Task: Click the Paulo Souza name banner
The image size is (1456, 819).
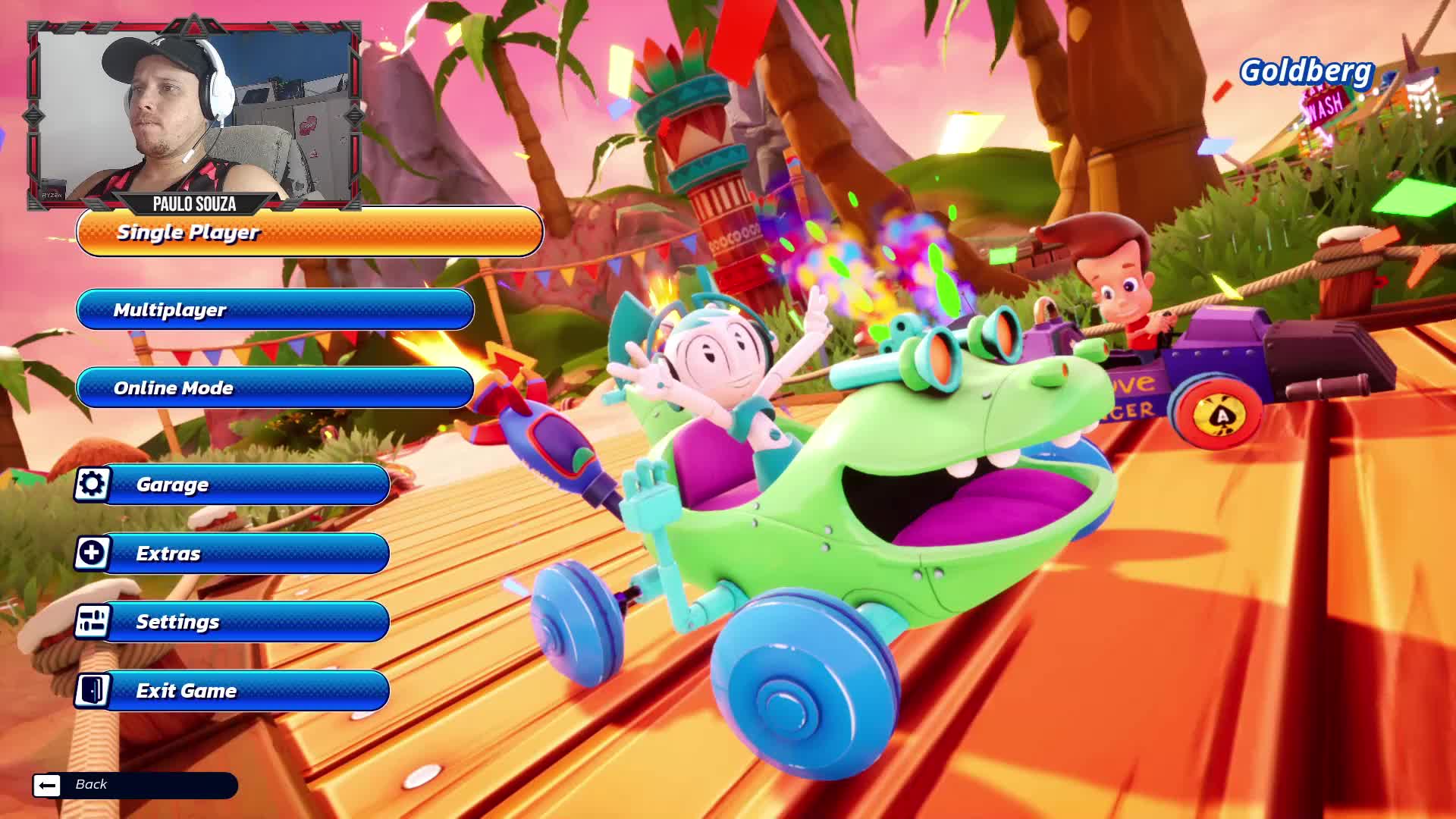Action: click(193, 204)
